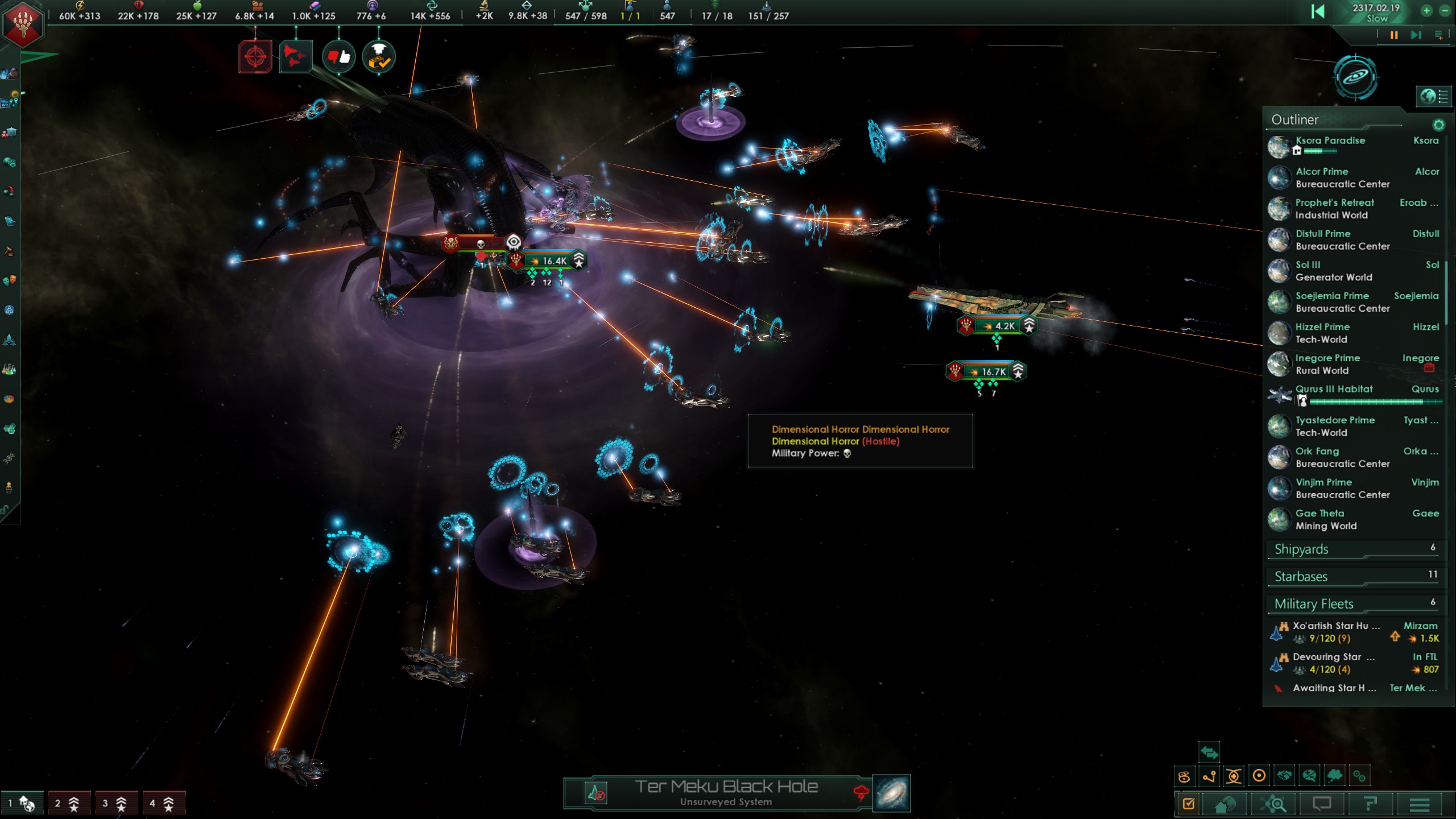Collapse the Military Fleets section
This screenshot has height=819, width=1456.
point(1354,604)
